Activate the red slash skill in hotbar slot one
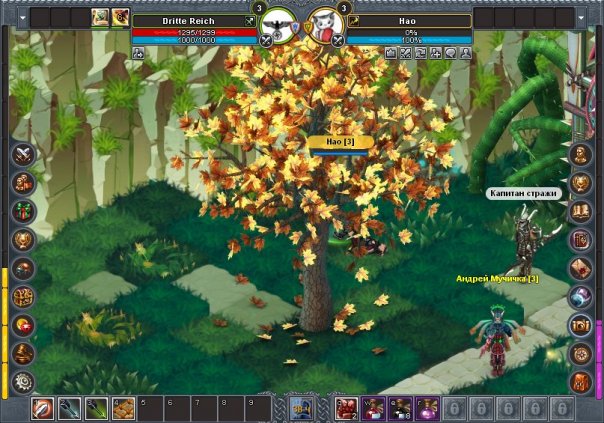This screenshot has height=423, width=604. coord(43,408)
